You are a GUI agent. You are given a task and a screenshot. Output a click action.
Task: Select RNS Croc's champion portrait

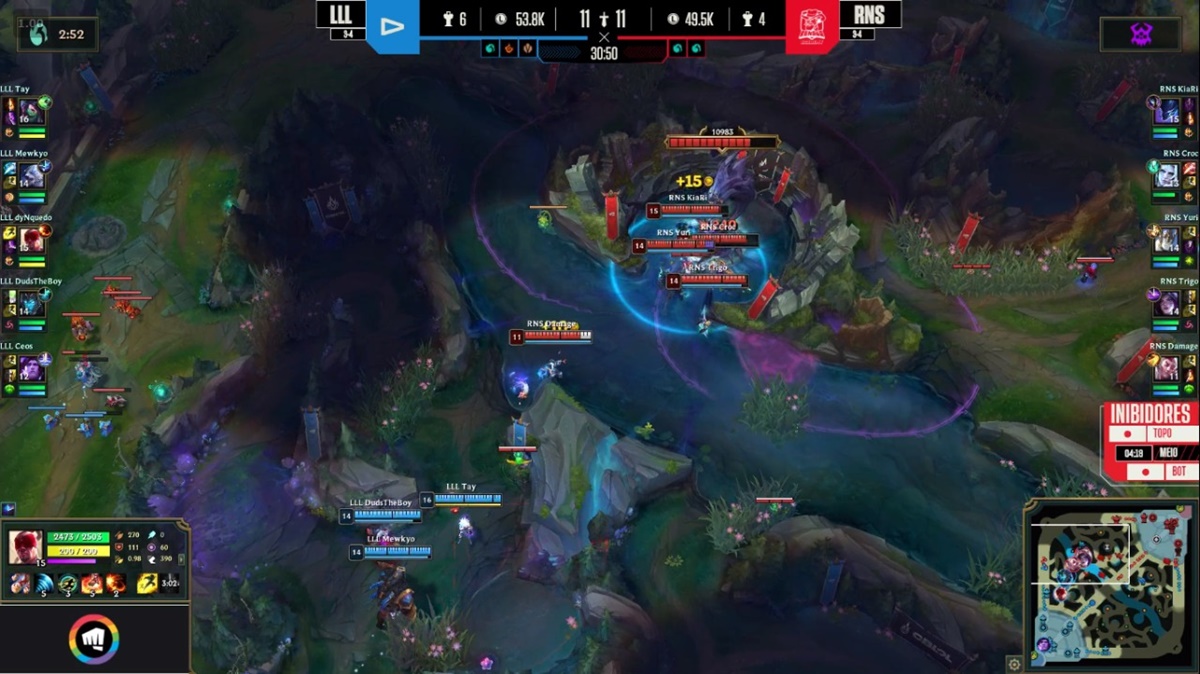pos(1167,176)
